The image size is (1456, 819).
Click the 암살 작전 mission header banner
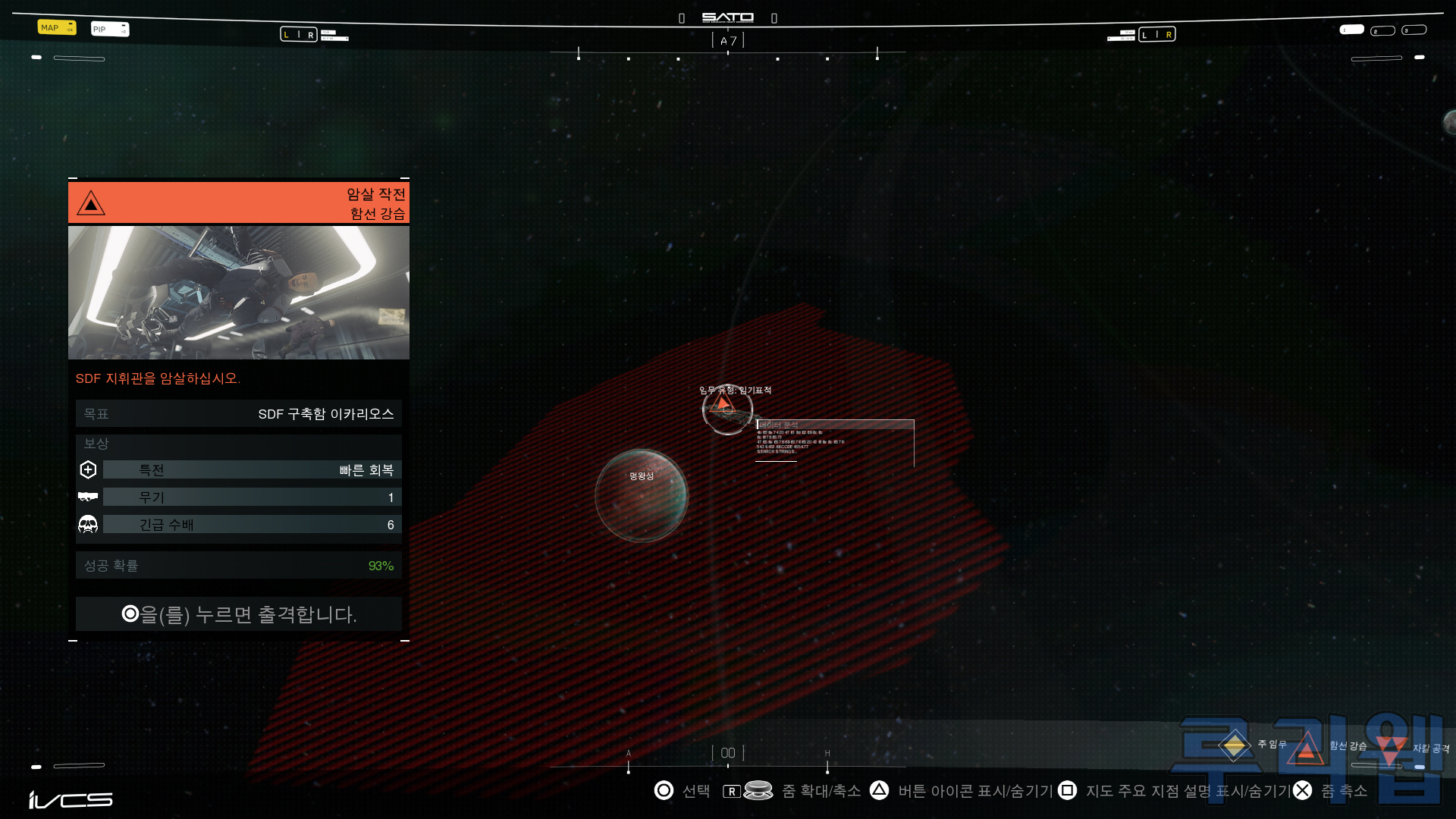[238, 203]
